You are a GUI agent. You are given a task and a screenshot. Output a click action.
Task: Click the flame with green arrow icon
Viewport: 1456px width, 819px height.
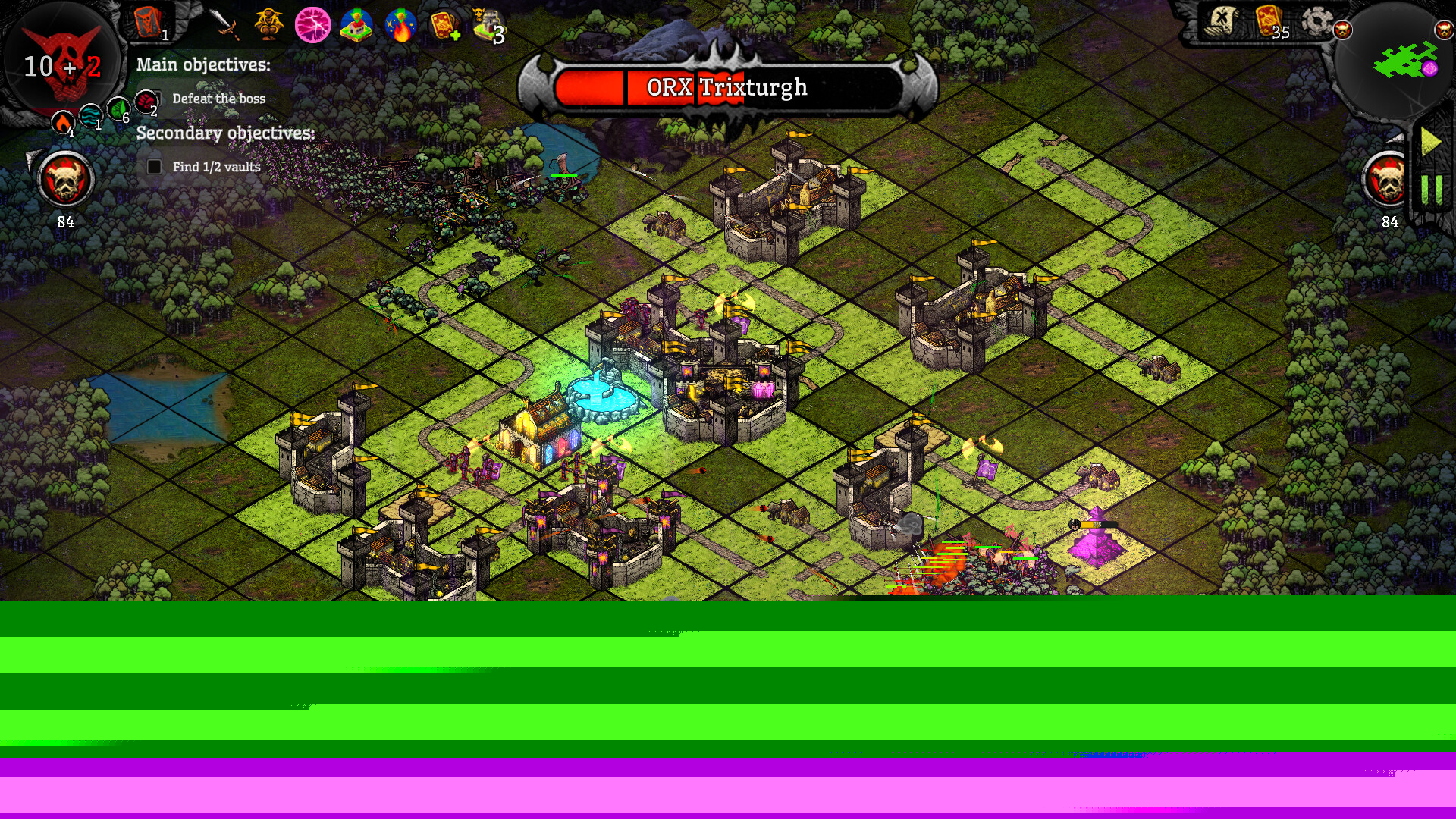click(400, 25)
